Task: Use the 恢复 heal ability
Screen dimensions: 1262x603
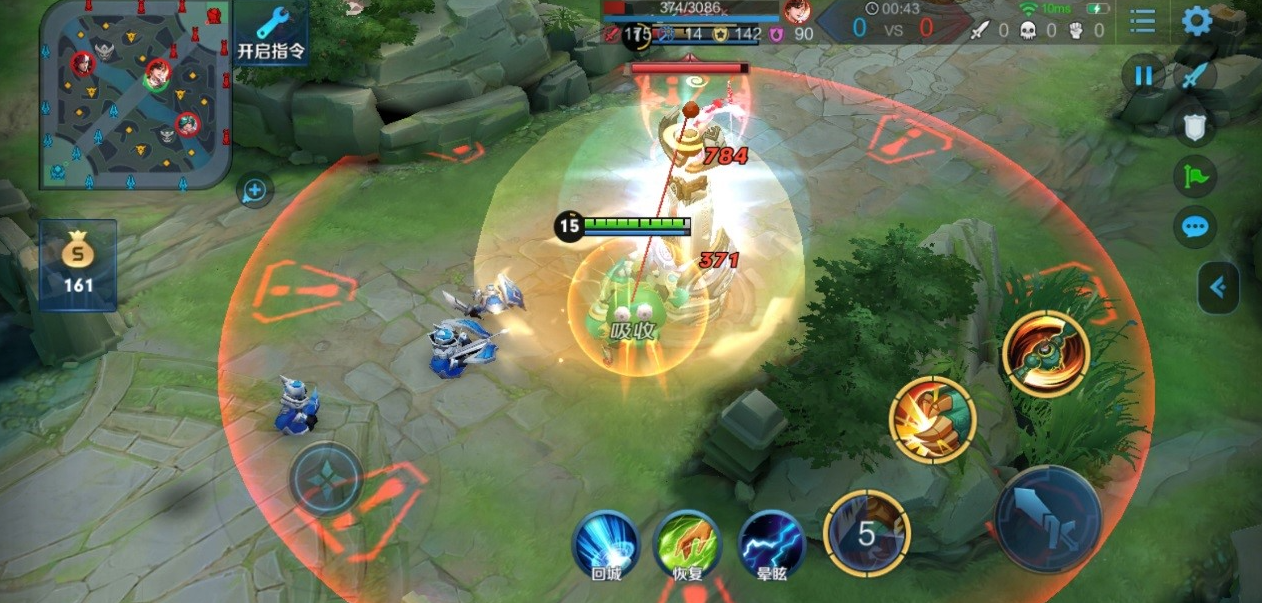Action: pyautogui.click(x=687, y=545)
